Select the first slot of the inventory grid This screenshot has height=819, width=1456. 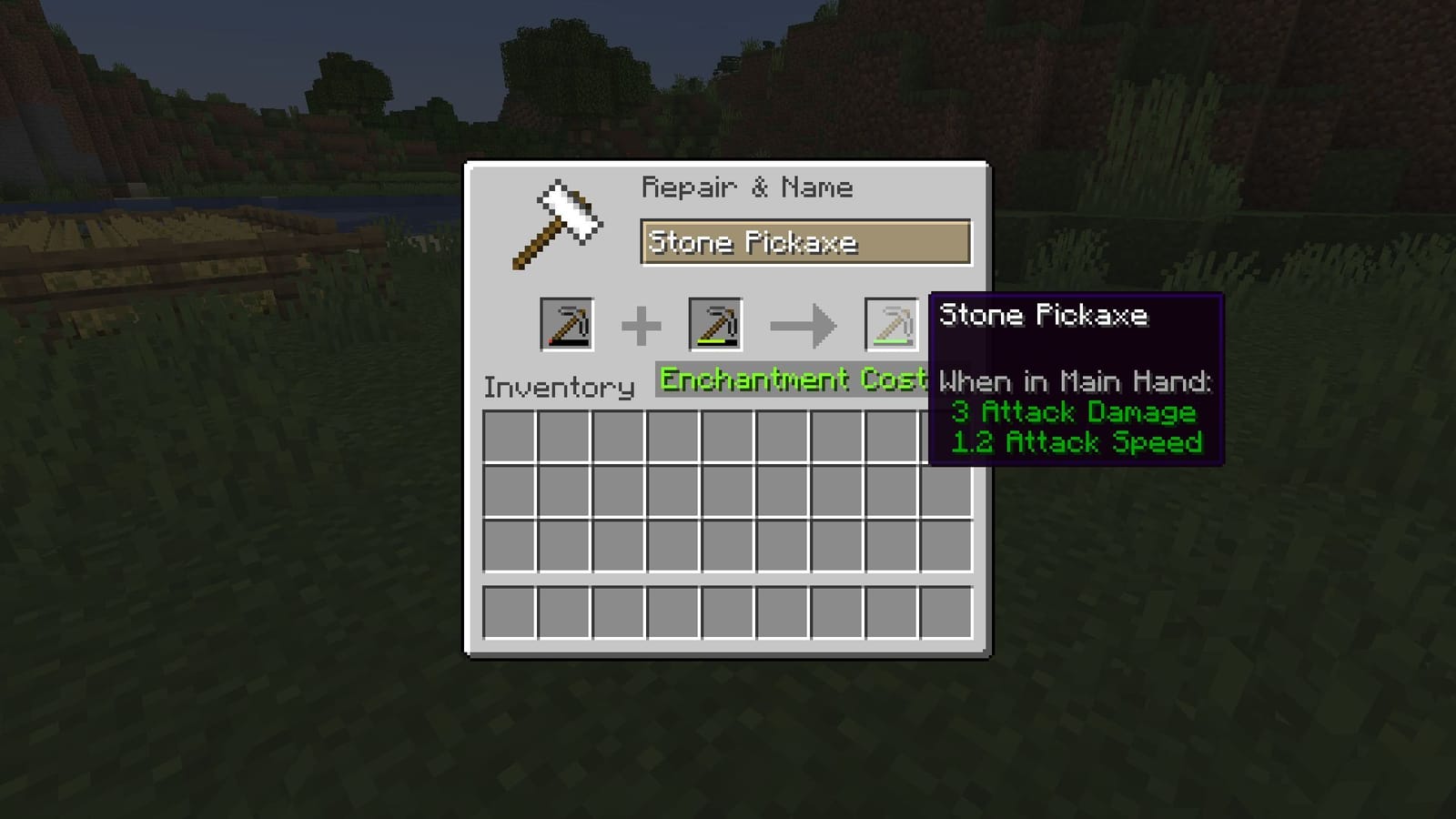tap(511, 435)
